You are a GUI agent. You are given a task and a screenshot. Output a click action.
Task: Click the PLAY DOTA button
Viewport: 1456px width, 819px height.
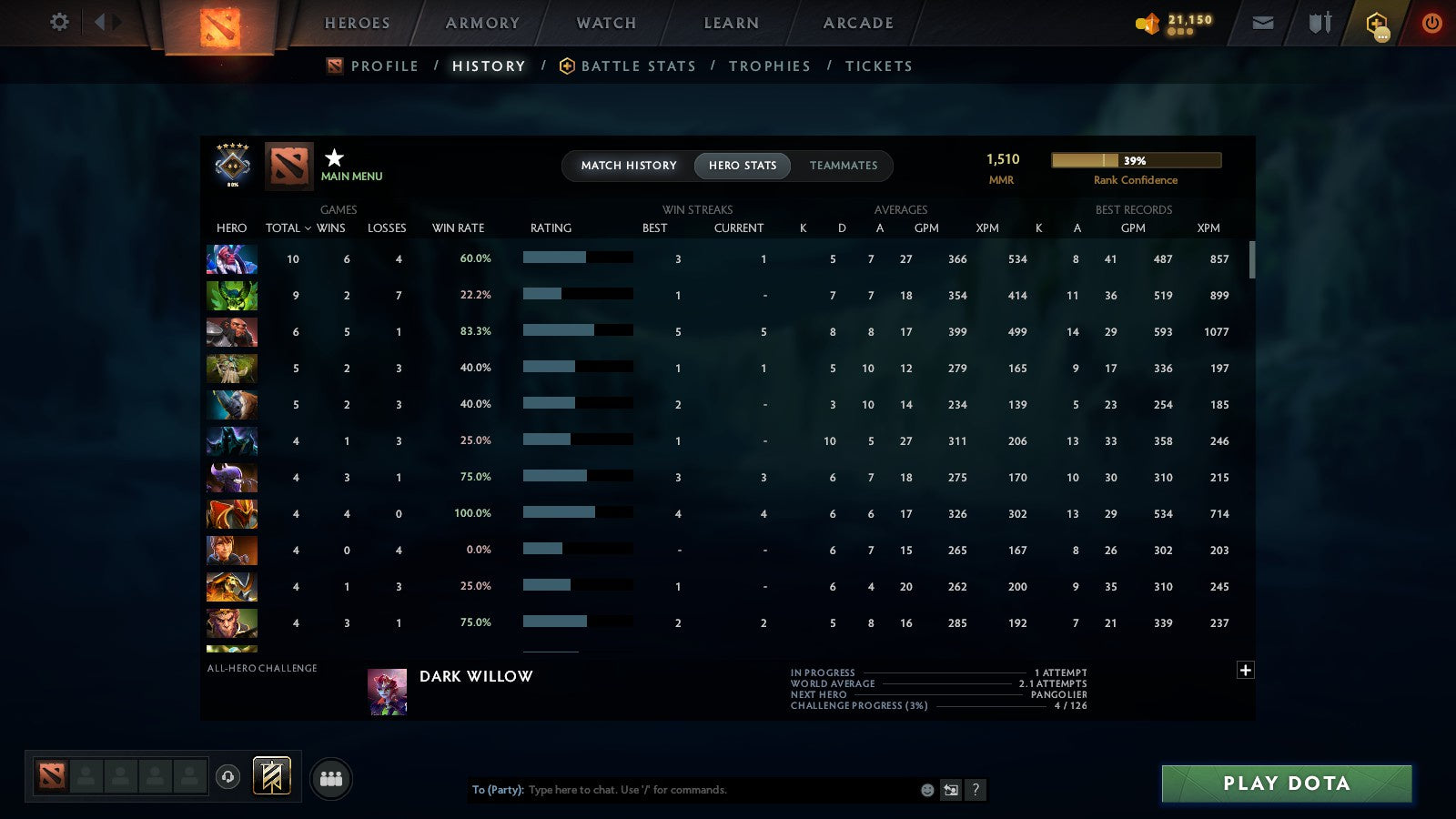tap(1285, 784)
